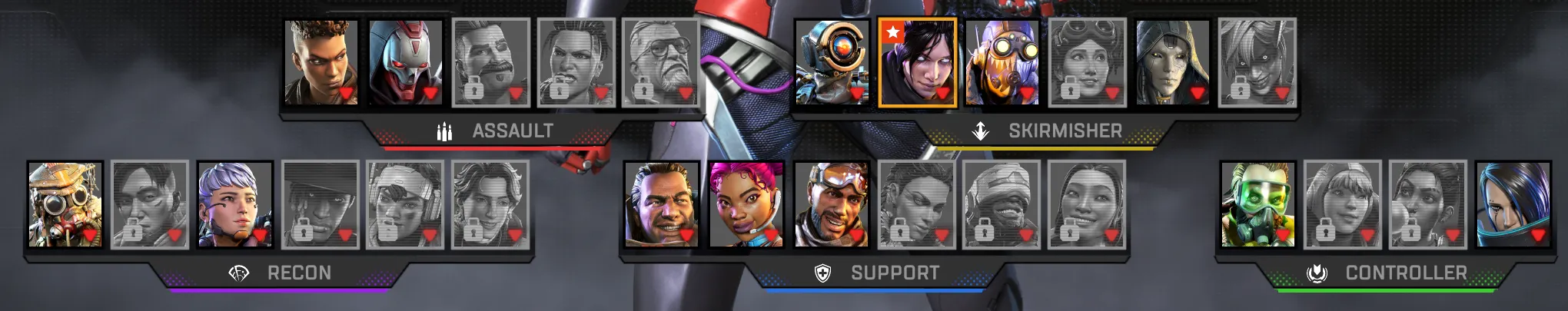Choose the hooded Ash legend
This screenshot has width=1568, height=311.
tap(1172, 63)
